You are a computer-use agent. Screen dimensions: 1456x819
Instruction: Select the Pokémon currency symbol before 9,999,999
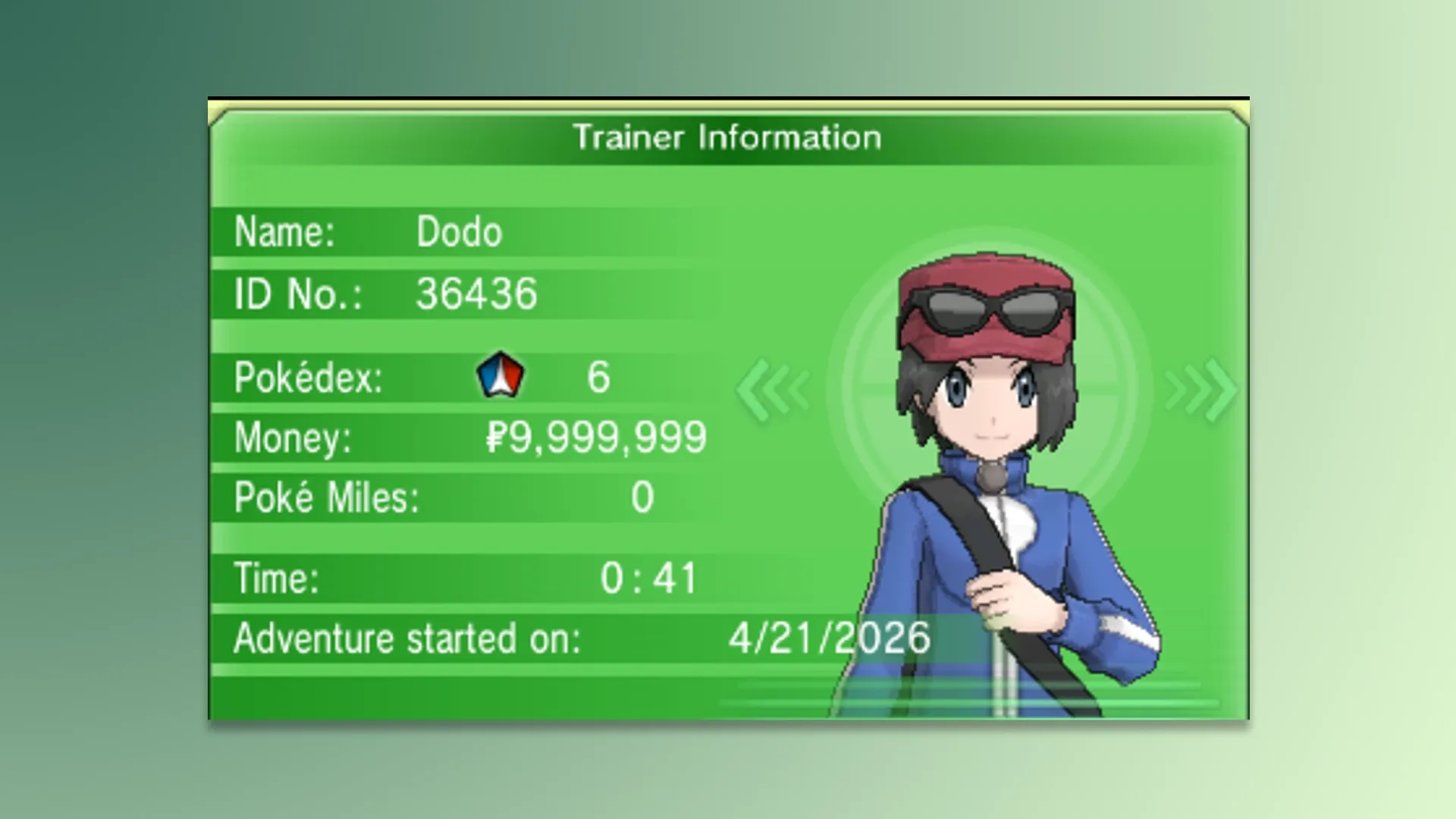(494, 436)
